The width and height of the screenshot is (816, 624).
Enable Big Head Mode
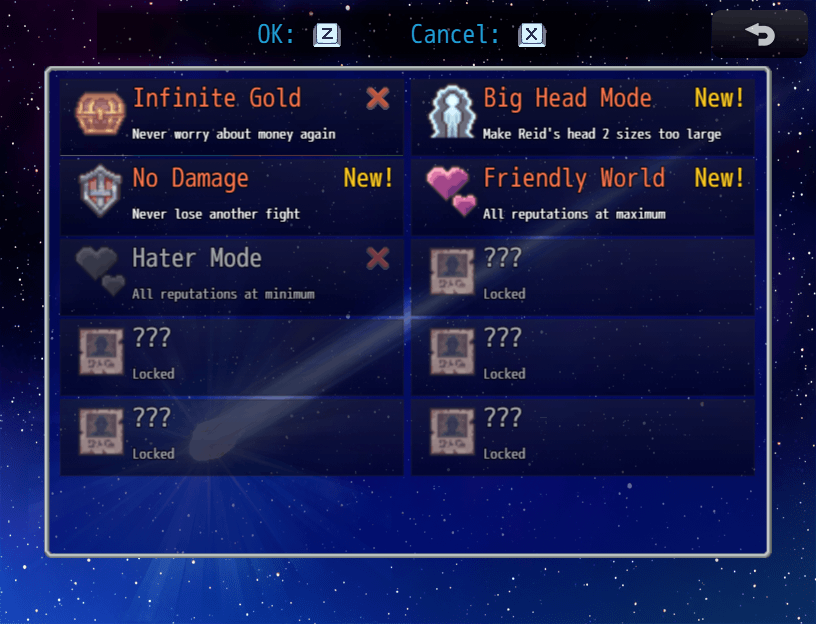pos(583,114)
